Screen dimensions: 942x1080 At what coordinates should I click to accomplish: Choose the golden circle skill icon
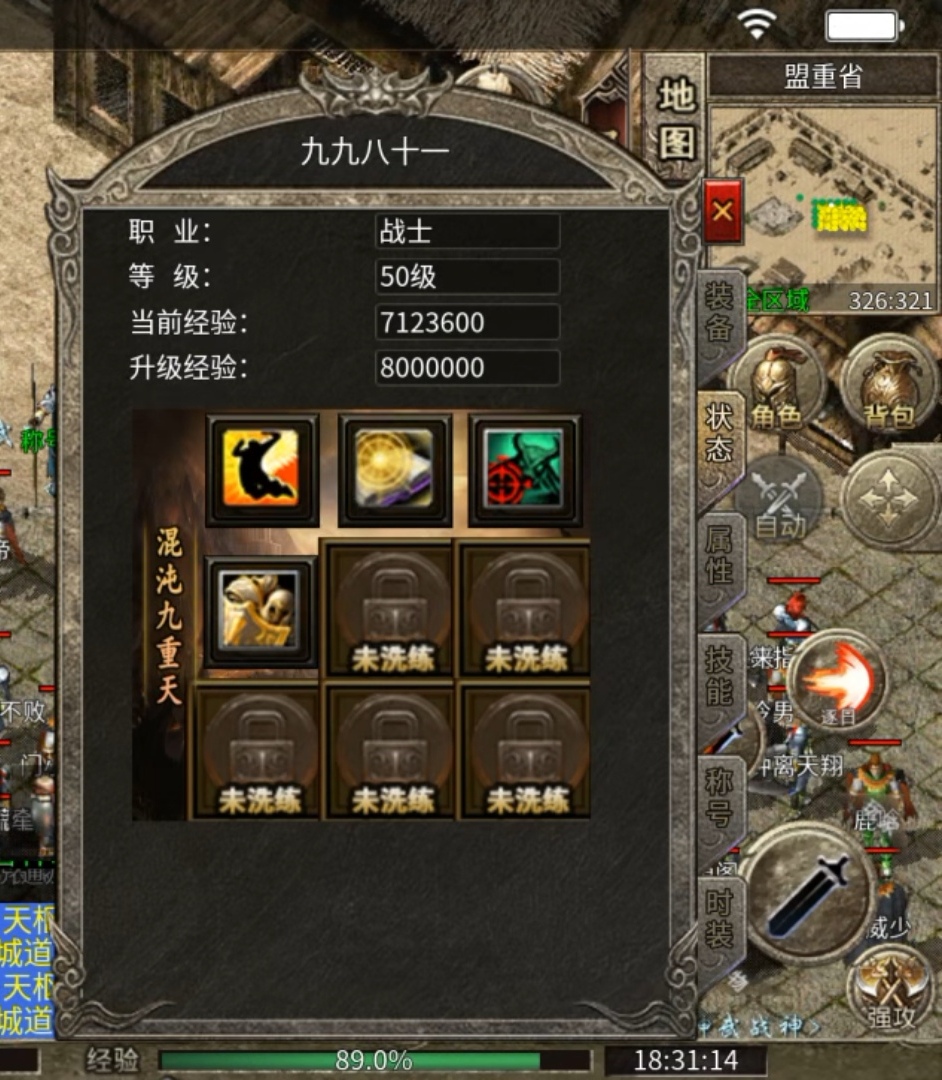pyautogui.click(x=394, y=469)
